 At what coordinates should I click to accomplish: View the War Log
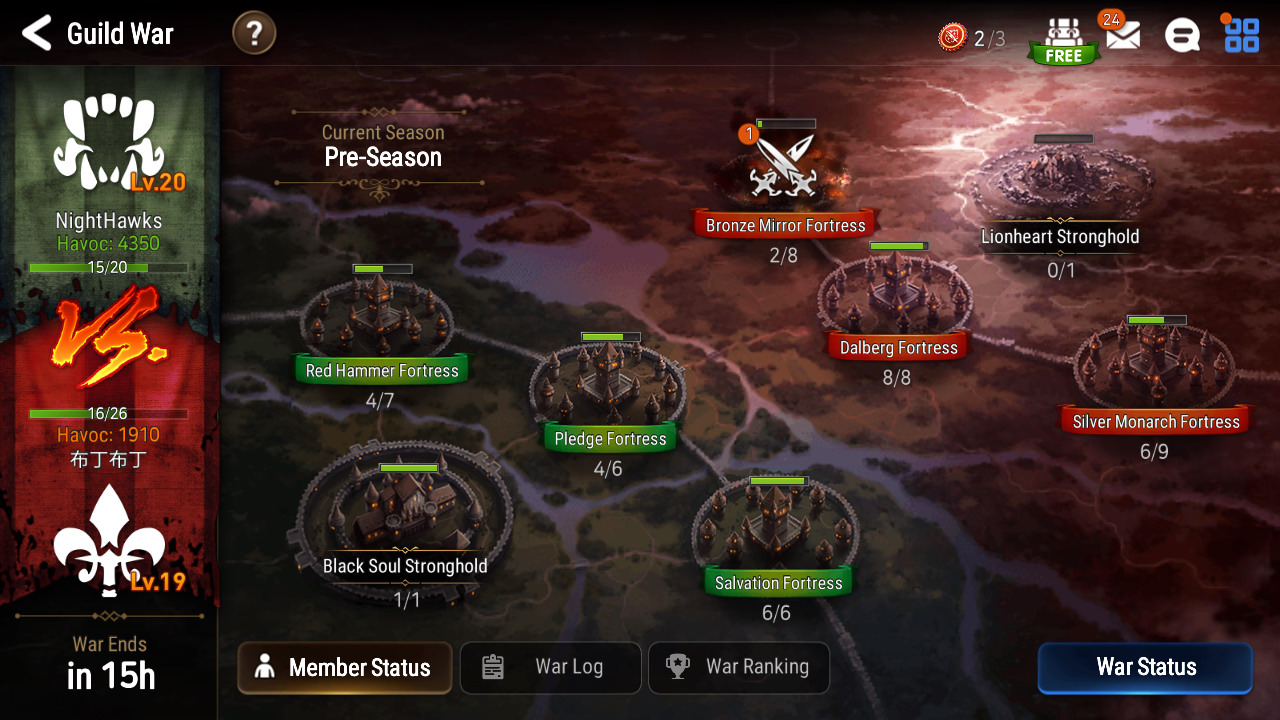tap(550, 668)
